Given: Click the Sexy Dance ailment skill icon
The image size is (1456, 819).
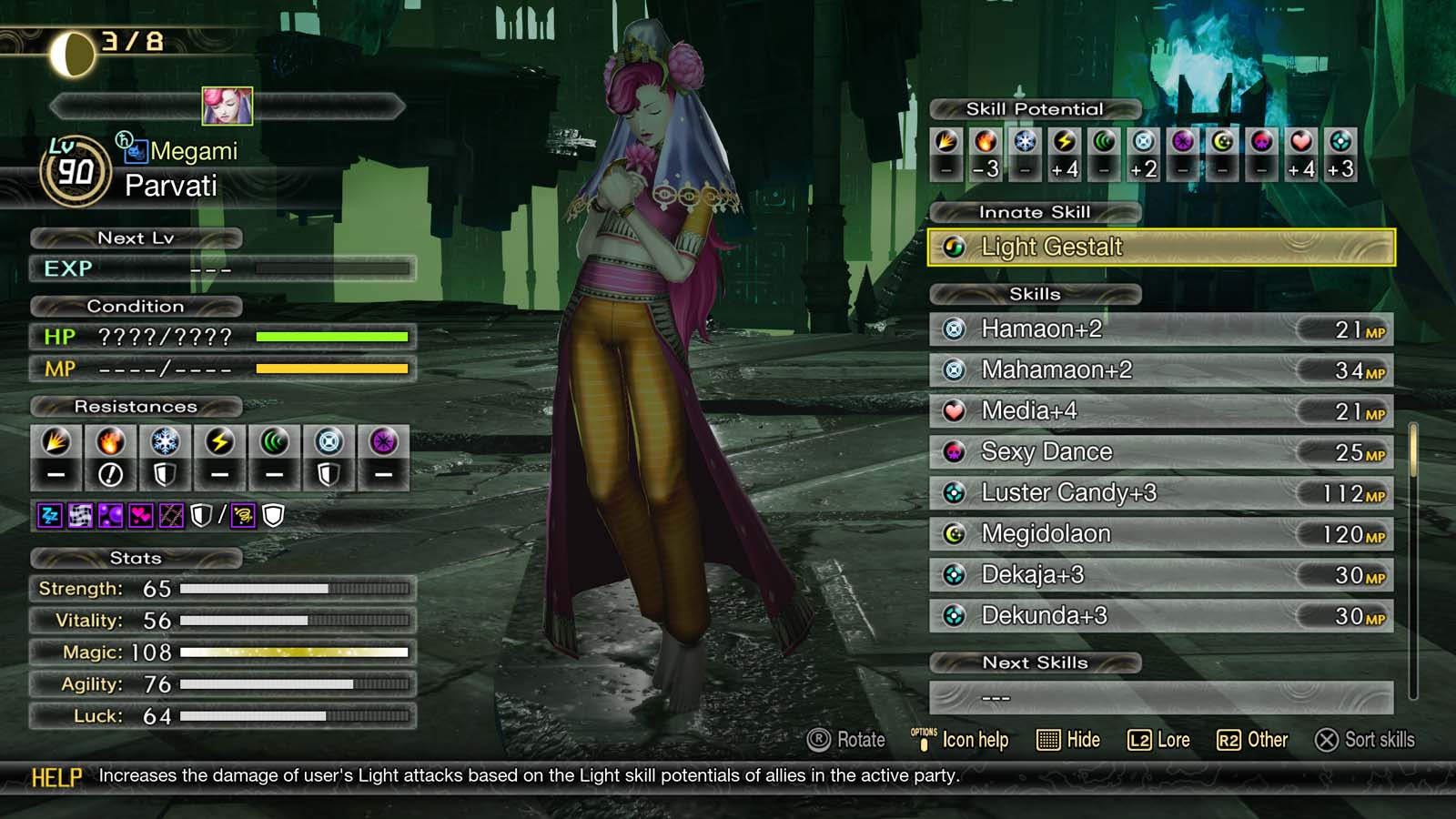Looking at the screenshot, I should pos(955,451).
